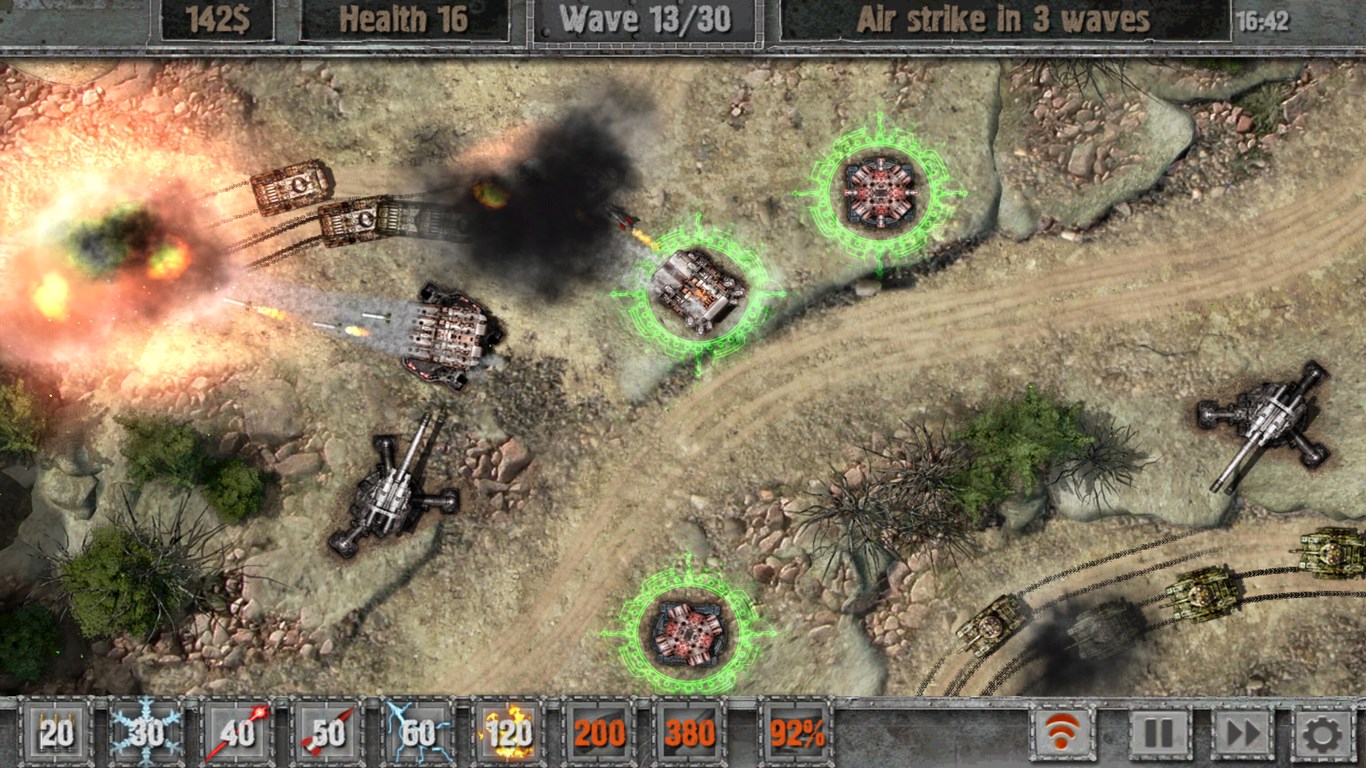
Task: Pick the 40$ red laser tower
Action: click(238, 733)
